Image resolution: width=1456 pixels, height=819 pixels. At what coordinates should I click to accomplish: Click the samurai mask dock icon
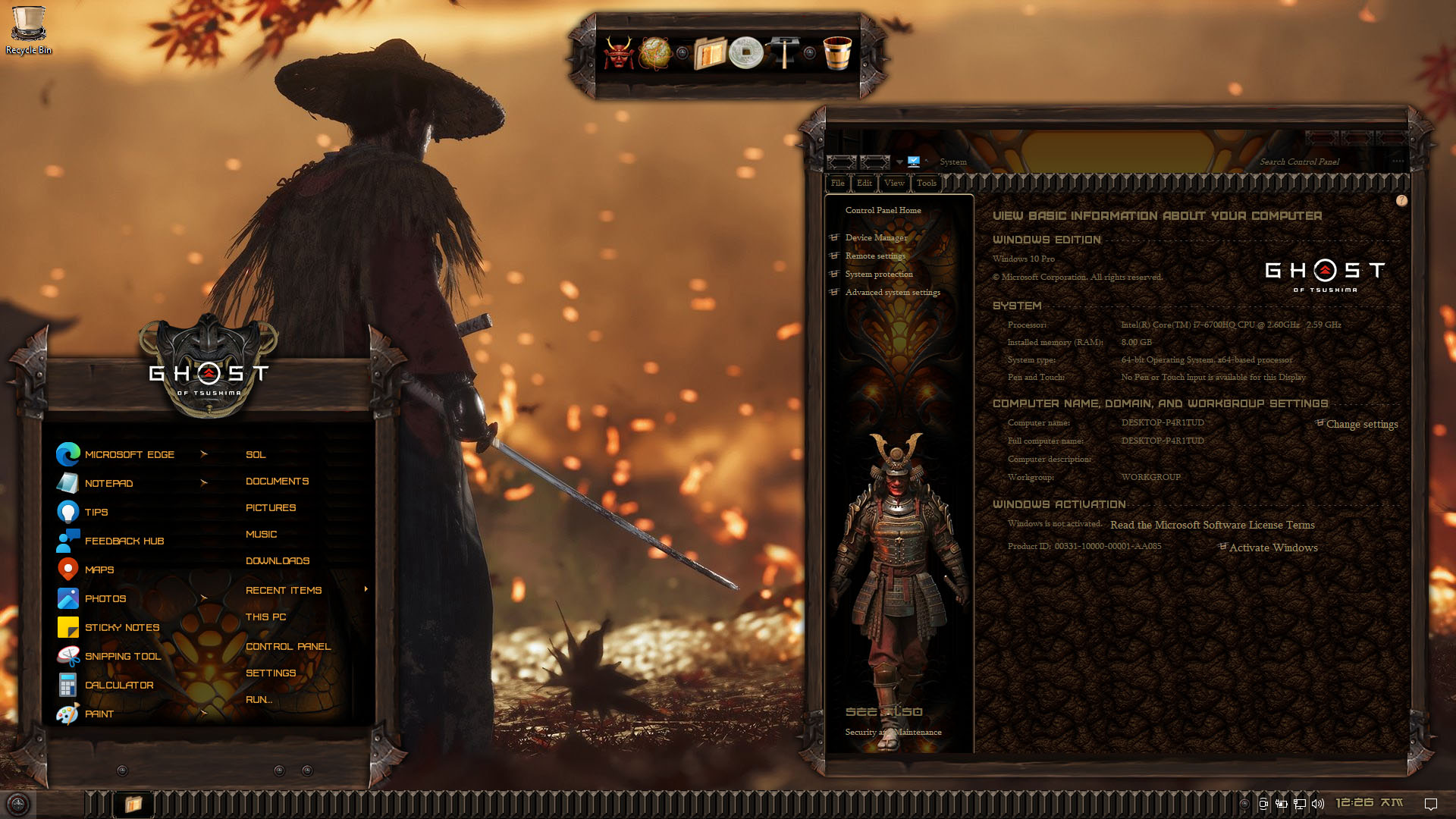pos(618,53)
